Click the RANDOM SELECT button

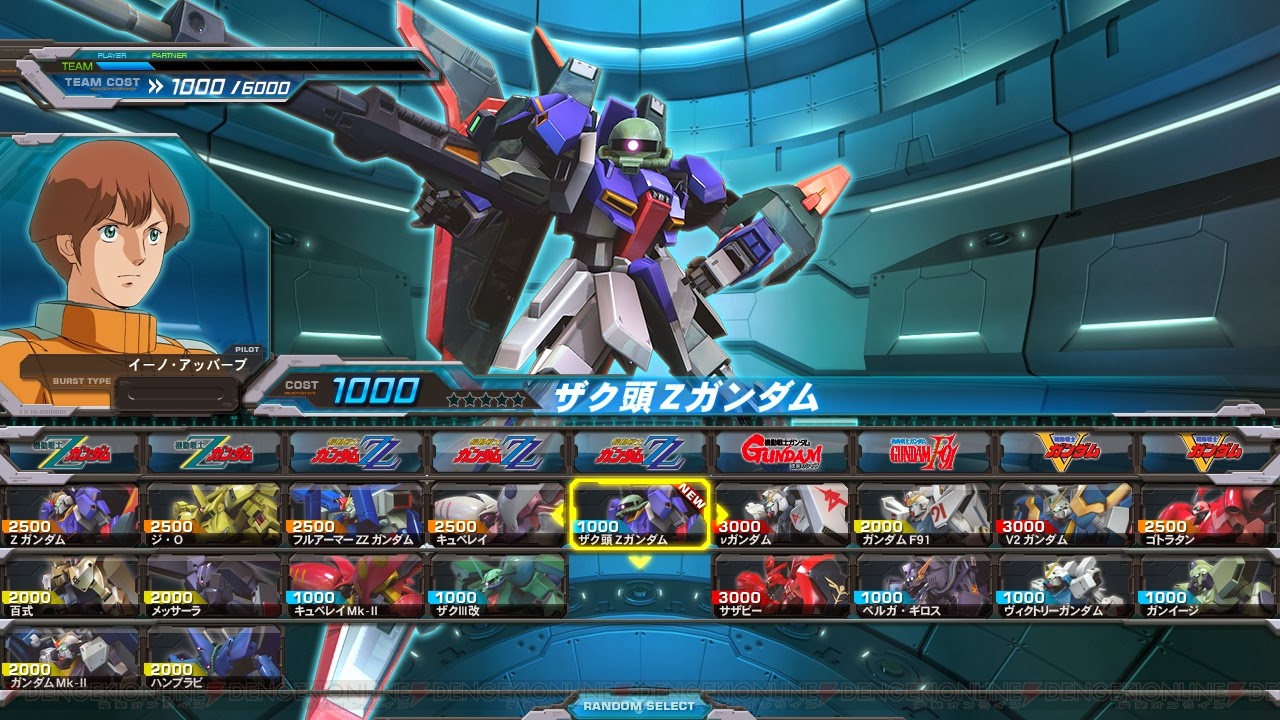640,708
